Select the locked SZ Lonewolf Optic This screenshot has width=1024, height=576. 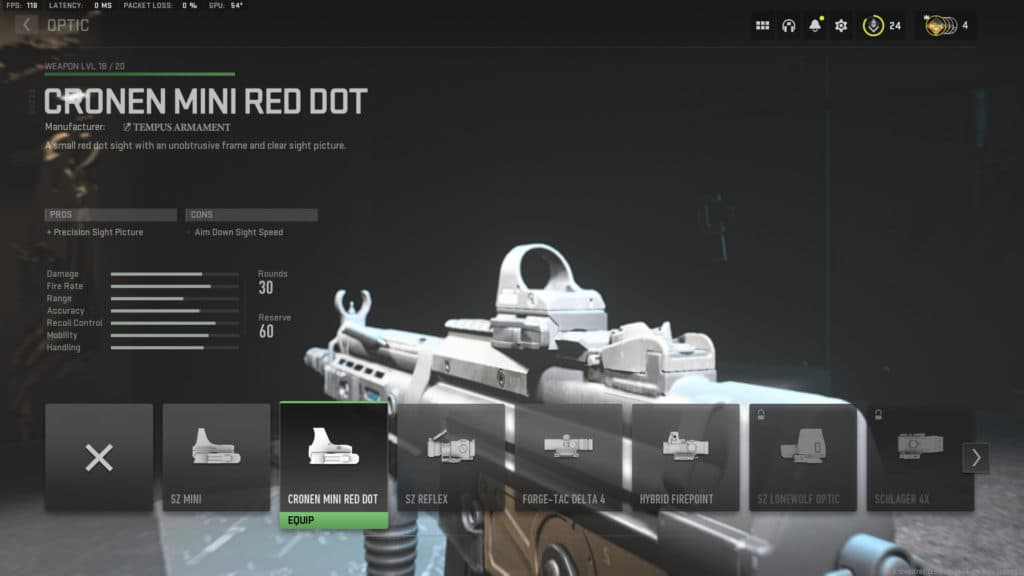pos(803,458)
